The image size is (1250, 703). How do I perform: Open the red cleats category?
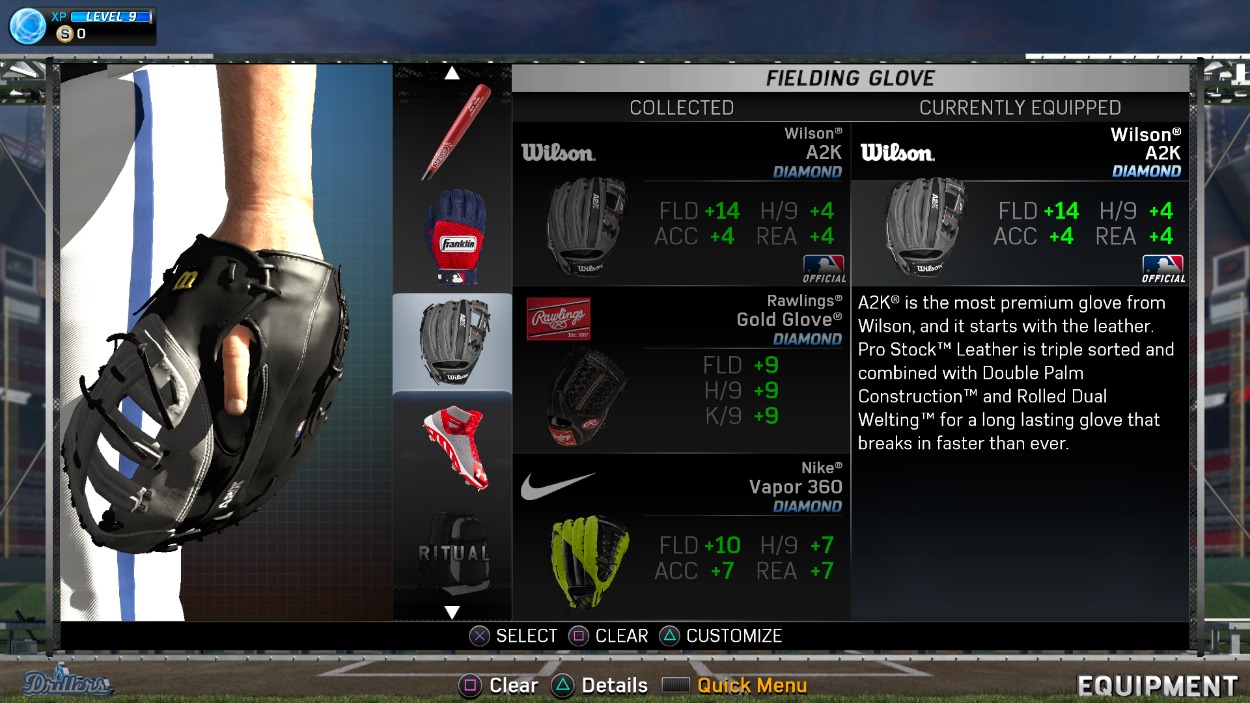(x=453, y=446)
